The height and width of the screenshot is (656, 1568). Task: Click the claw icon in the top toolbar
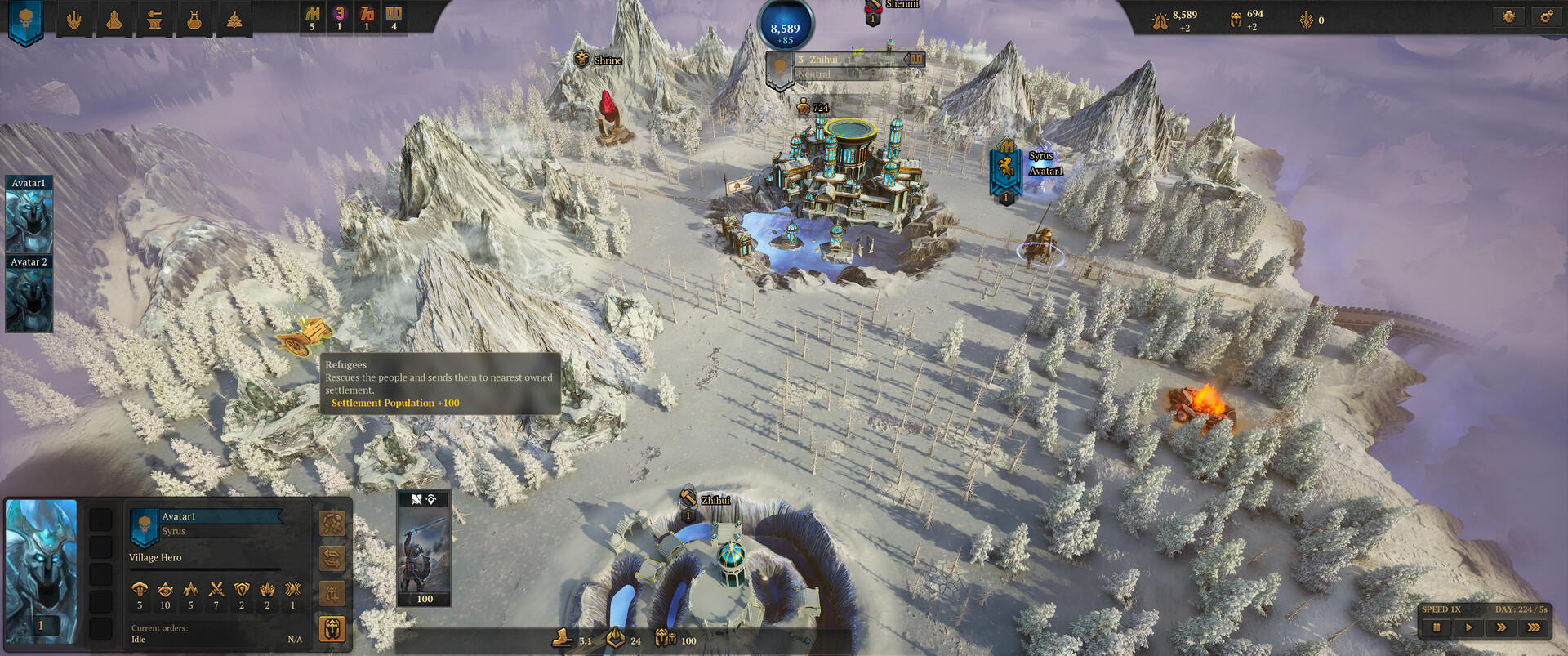tap(75, 18)
